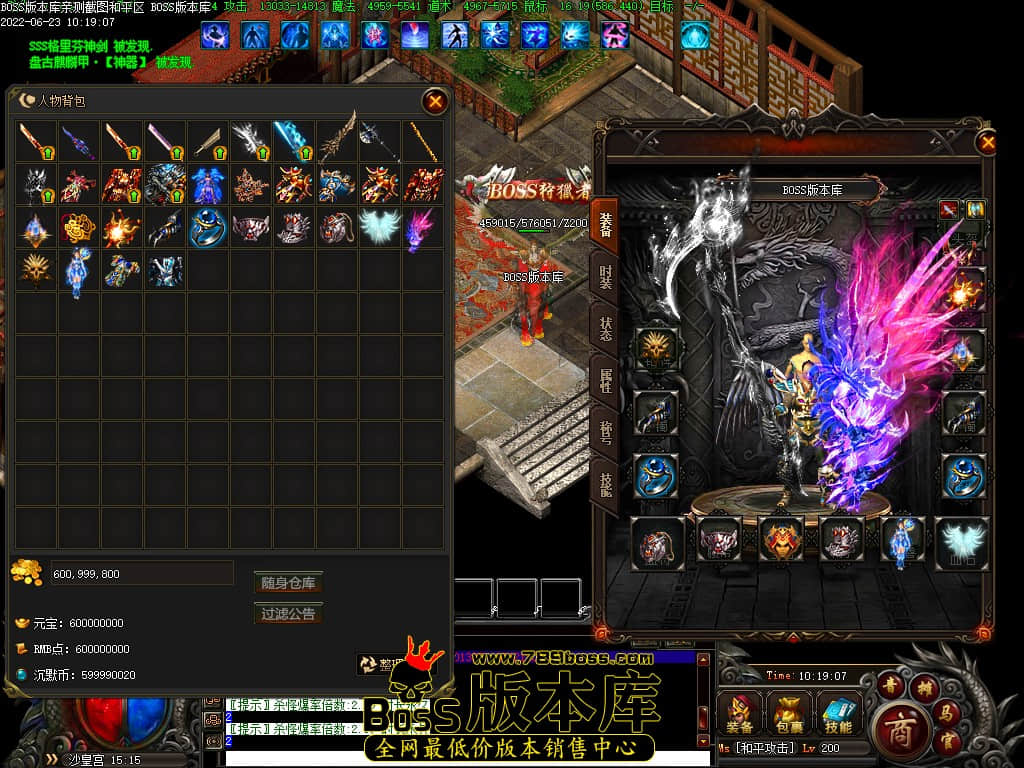Select the golden knot charm in the bag
The image size is (1024, 768).
(x=78, y=228)
